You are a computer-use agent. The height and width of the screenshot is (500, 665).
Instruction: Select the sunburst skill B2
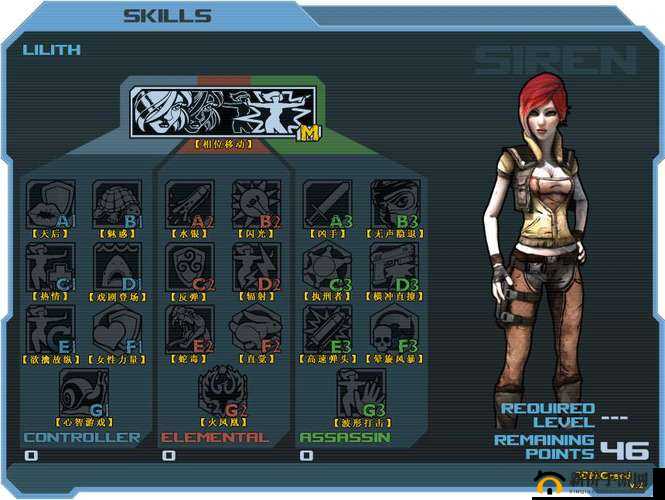tap(256, 203)
